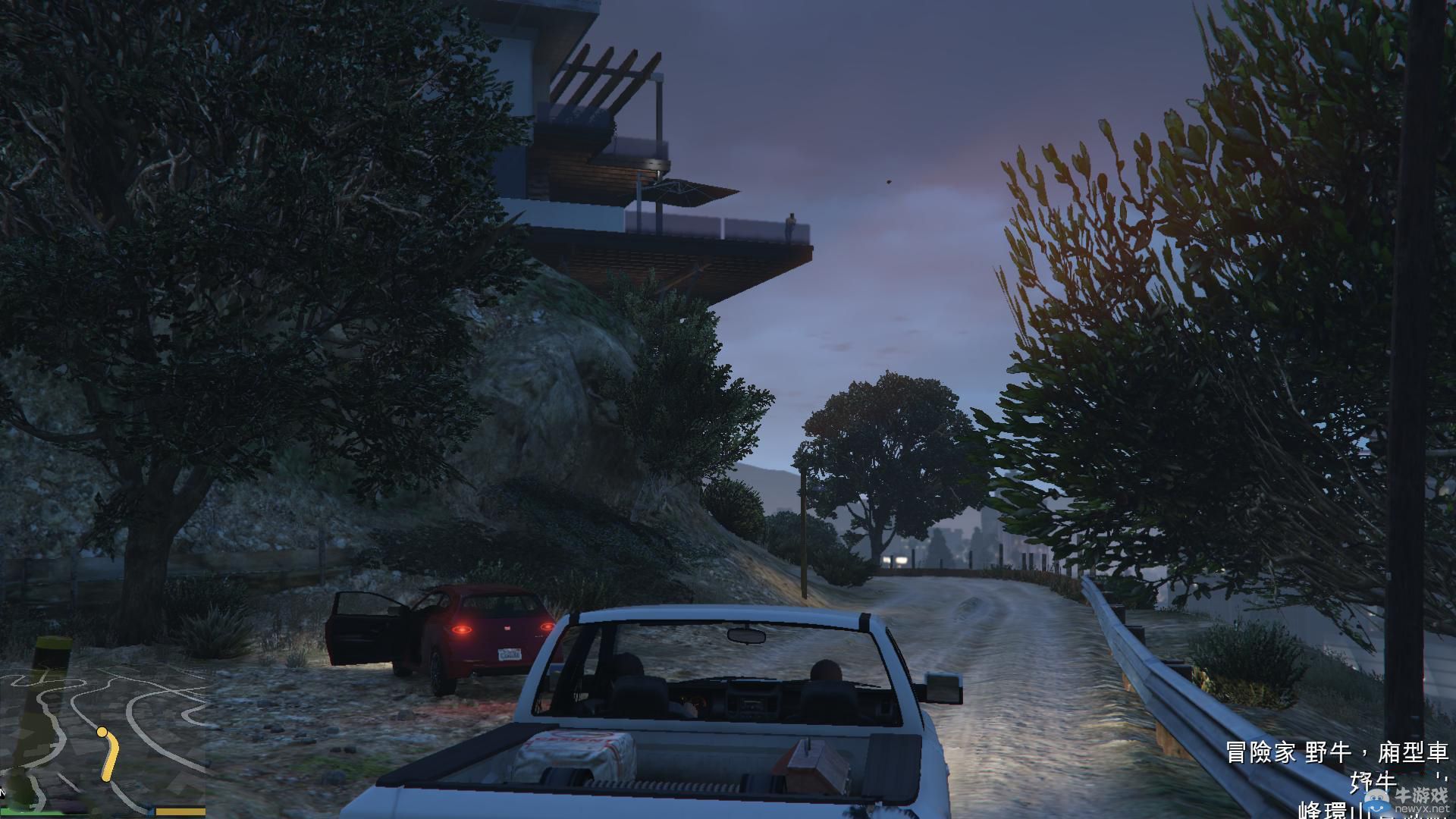Click the street lamp post beside the road
The height and width of the screenshot is (819, 1456).
(804, 531)
